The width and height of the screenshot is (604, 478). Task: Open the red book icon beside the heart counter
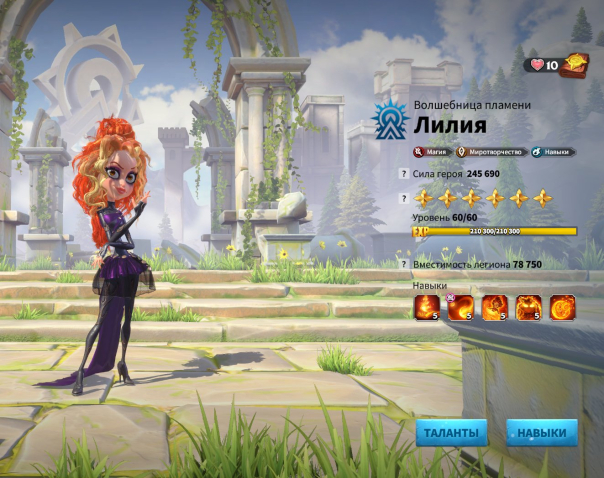pos(578,65)
